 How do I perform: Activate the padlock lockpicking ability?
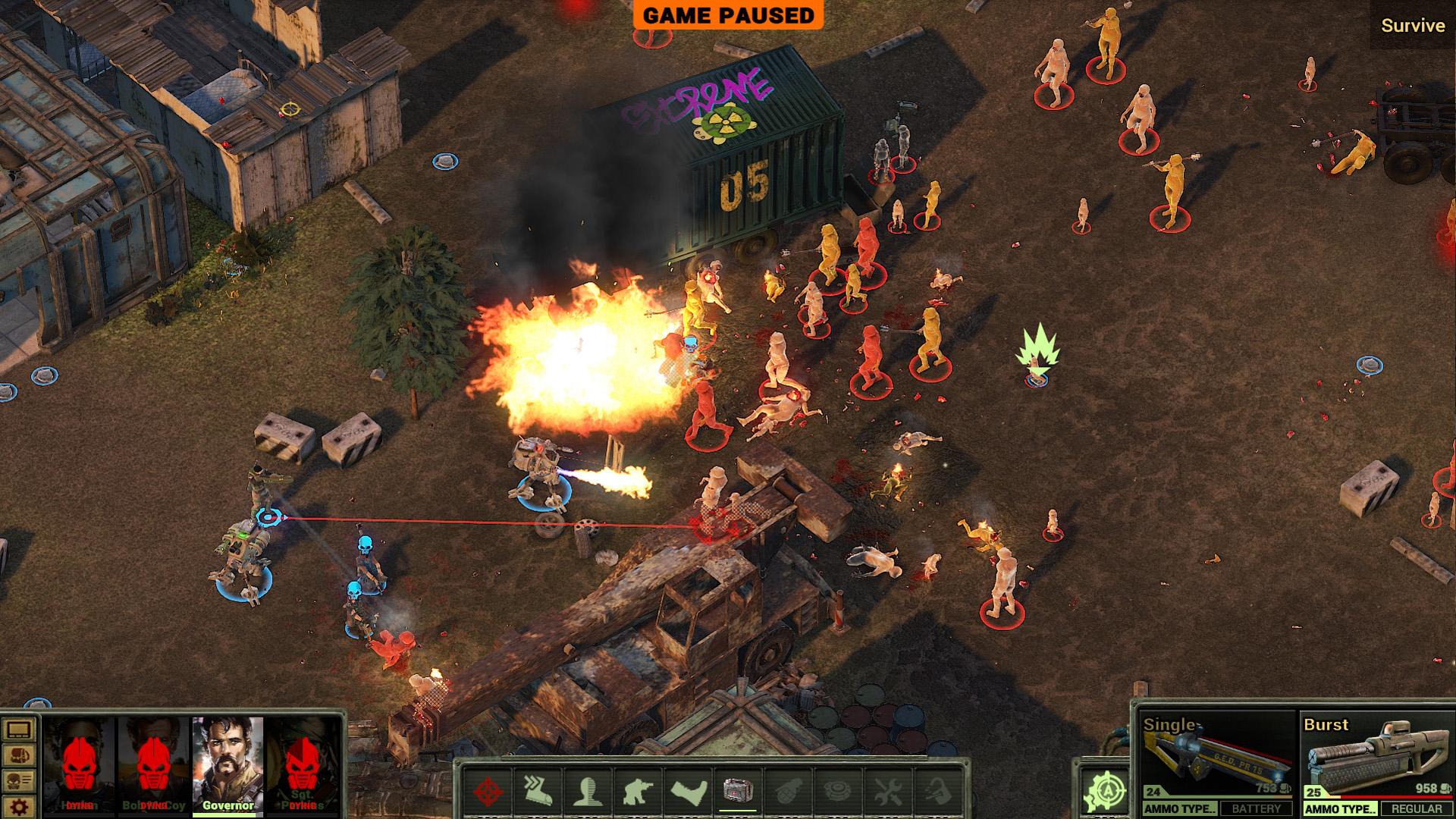(938, 792)
